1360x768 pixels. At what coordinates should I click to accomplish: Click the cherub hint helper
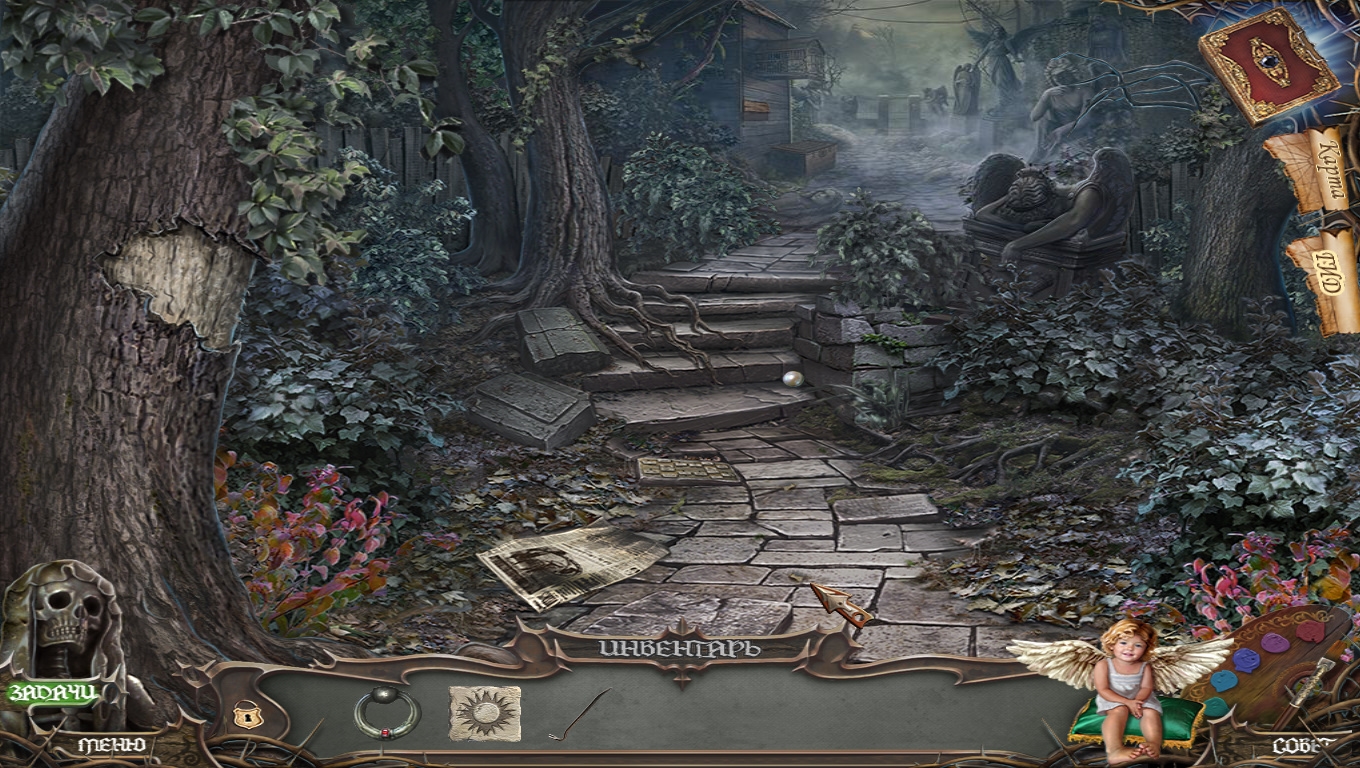point(1127,680)
